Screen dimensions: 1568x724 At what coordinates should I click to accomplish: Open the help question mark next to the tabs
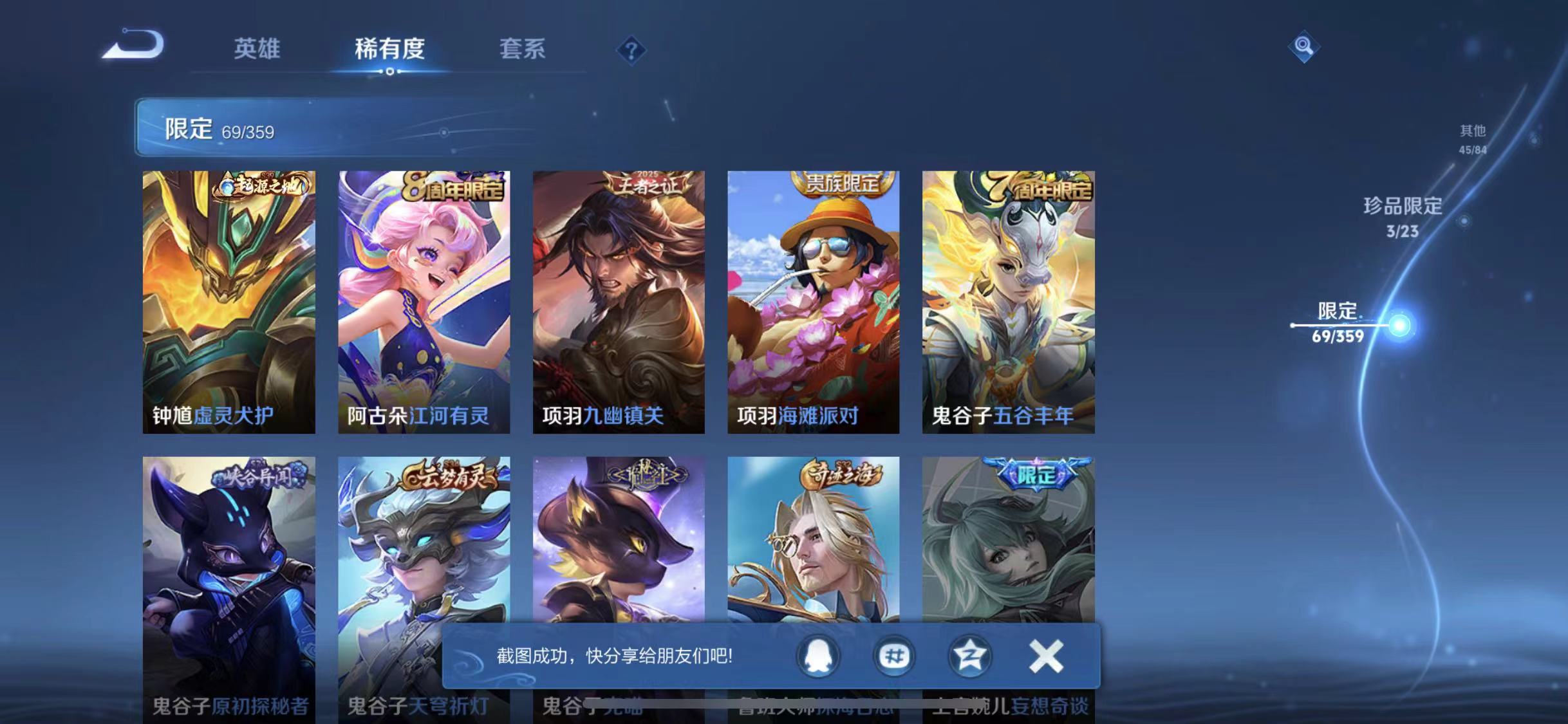pos(633,50)
